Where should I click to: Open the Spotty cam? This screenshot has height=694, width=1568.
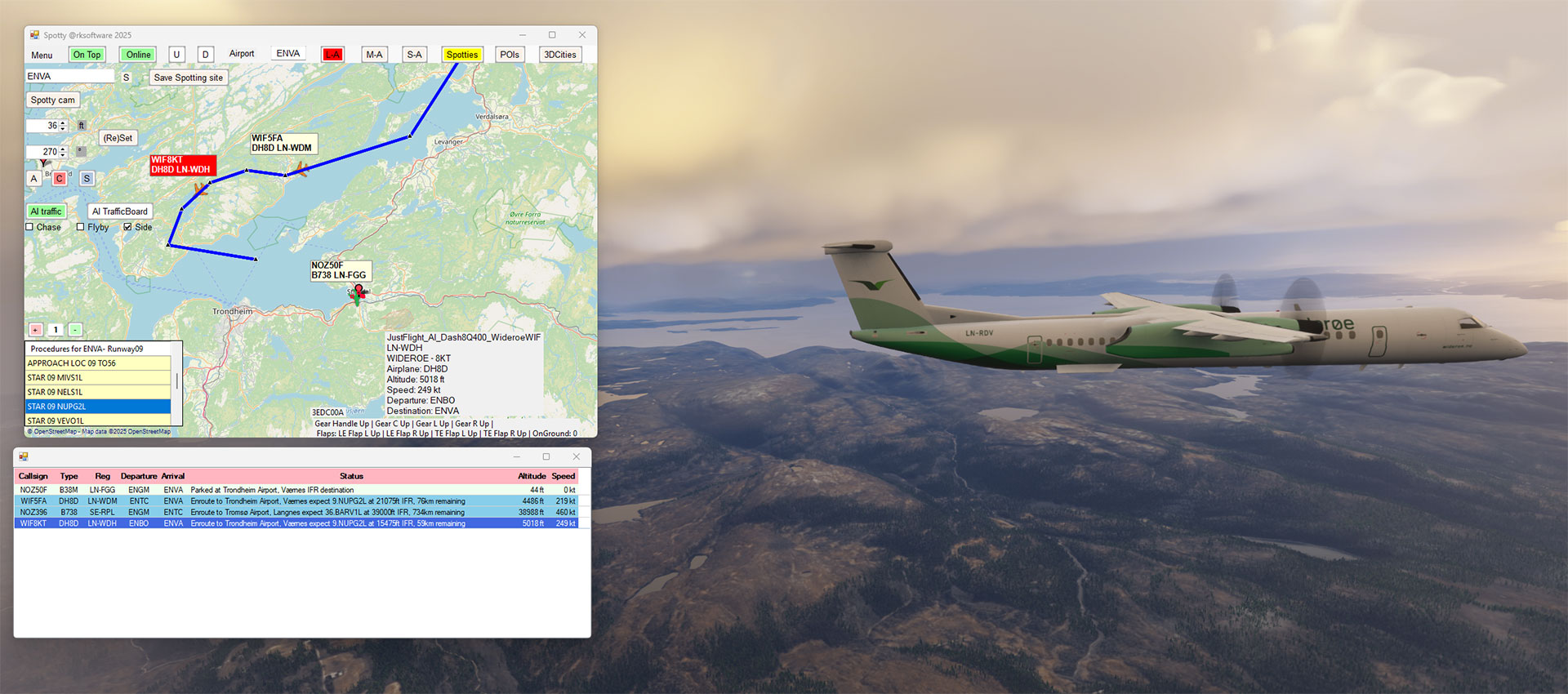click(x=52, y=100)
